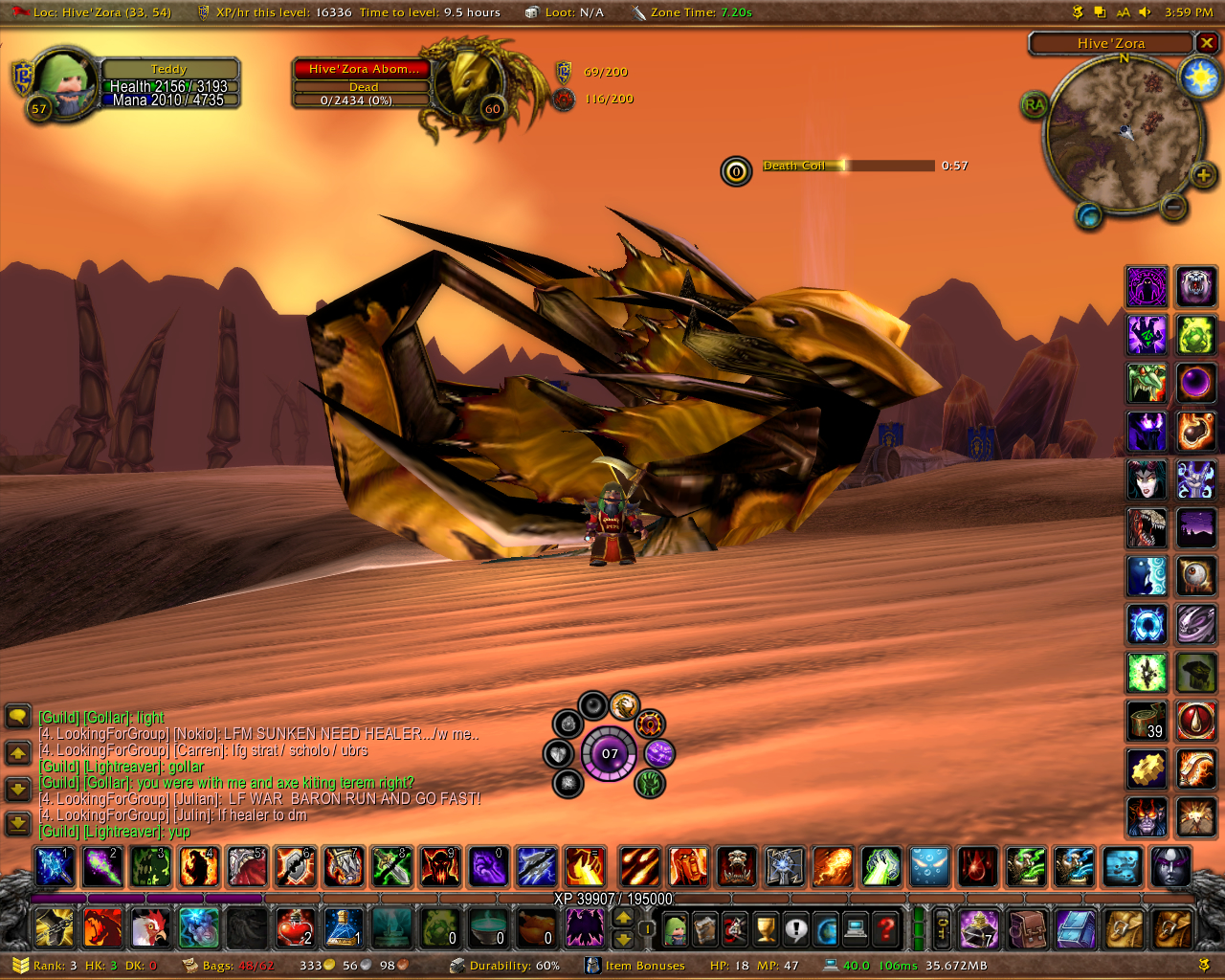Use the blue mana potion flask
Screen dimensions: 1225x980
point(343,927)
